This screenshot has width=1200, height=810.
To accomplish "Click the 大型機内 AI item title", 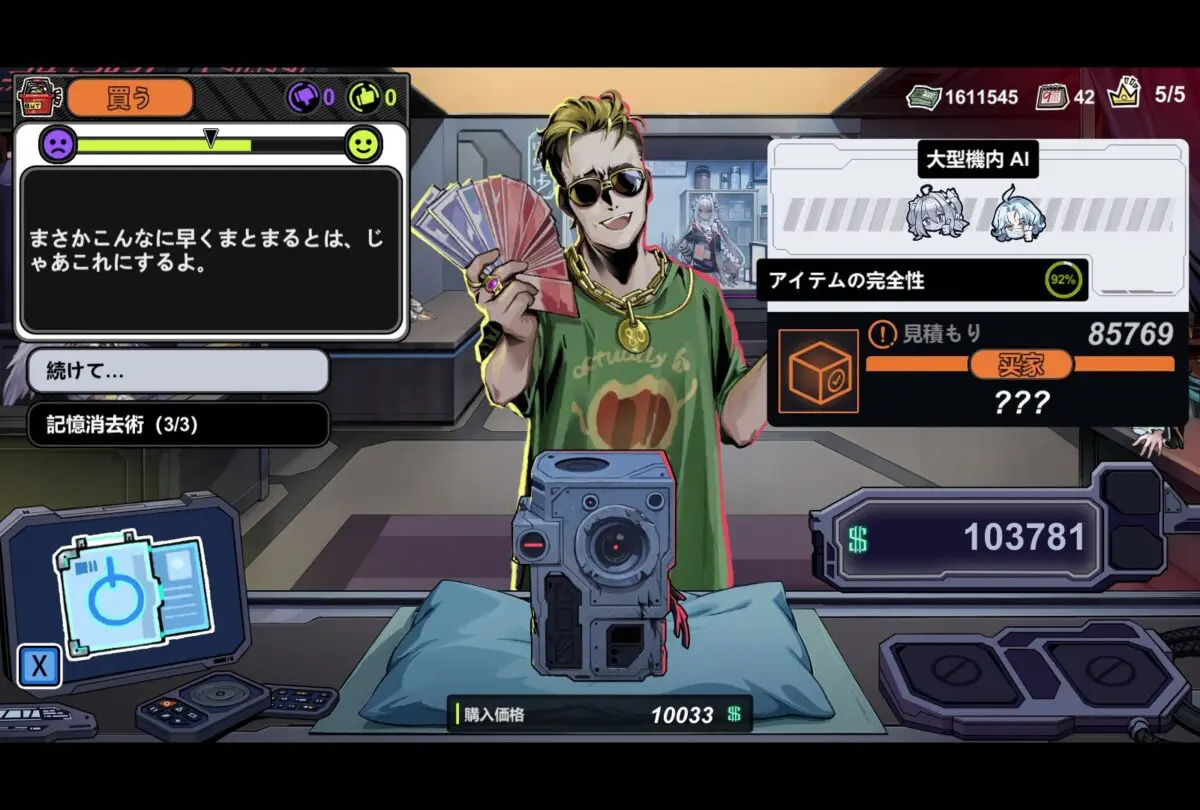I will [977, 158].
